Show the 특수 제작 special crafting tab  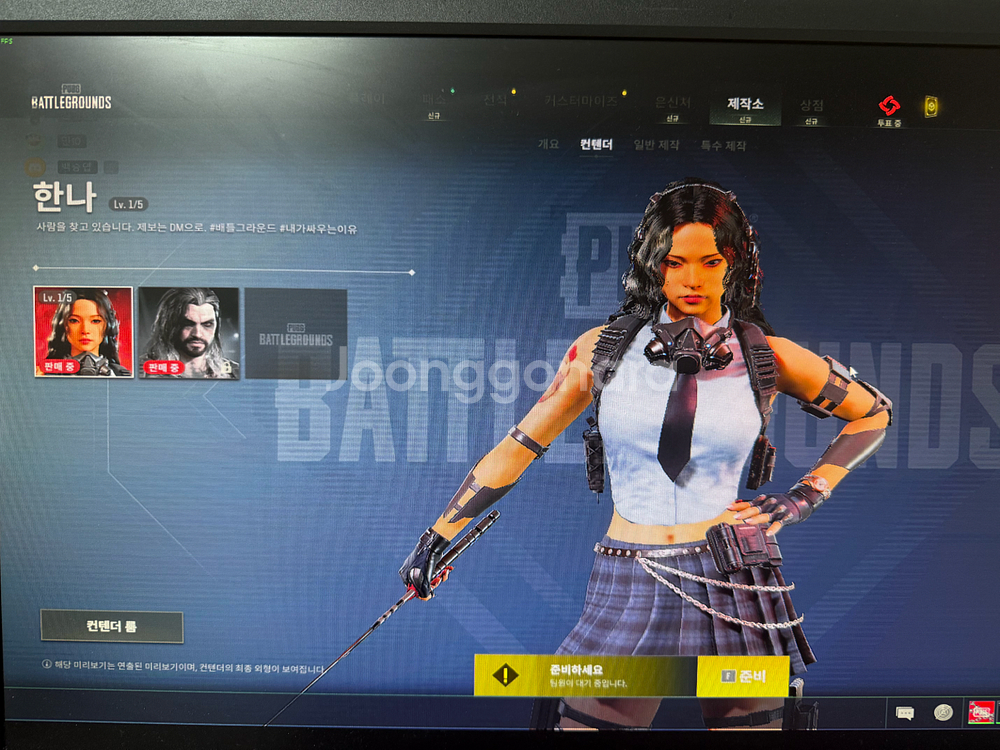click(x=723, y=145)
